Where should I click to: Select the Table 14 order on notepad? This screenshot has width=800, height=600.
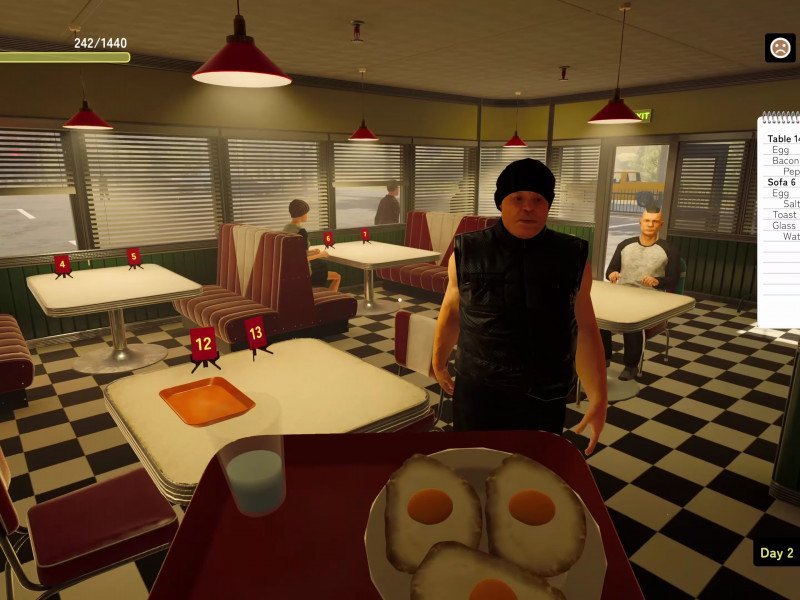point(784,139)
